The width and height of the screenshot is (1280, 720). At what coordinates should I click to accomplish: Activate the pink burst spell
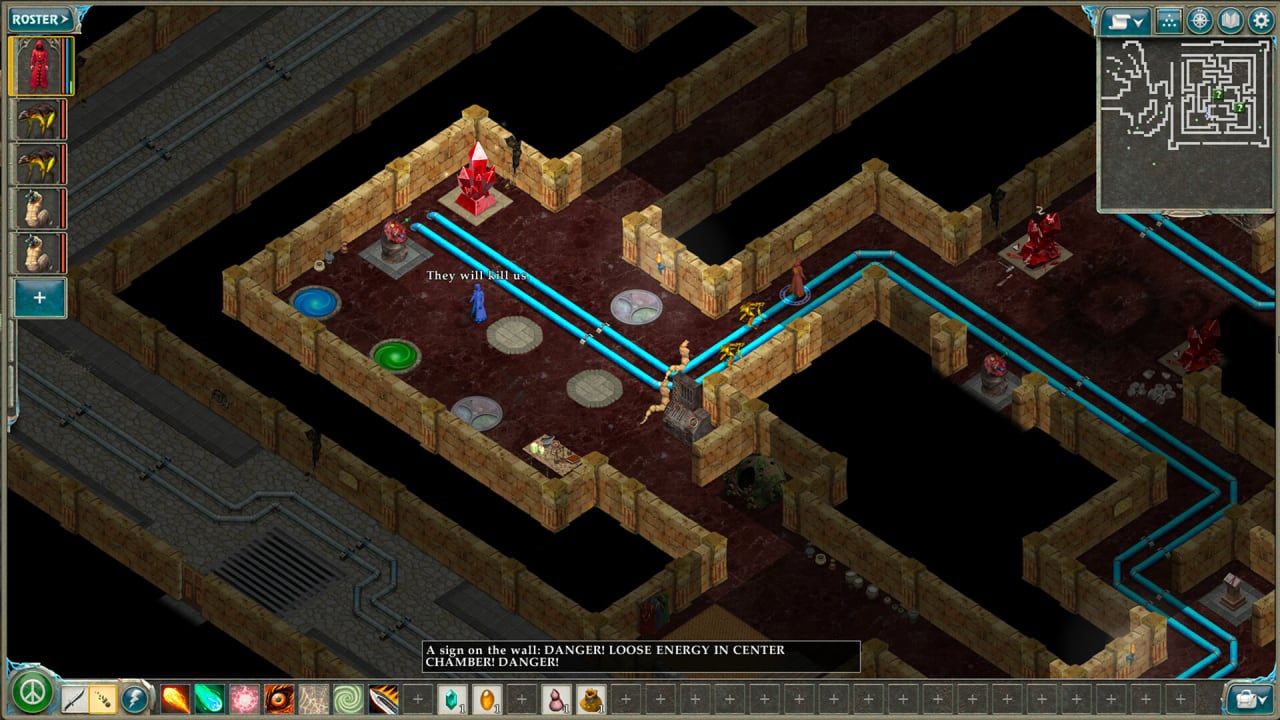pos(244,698)
